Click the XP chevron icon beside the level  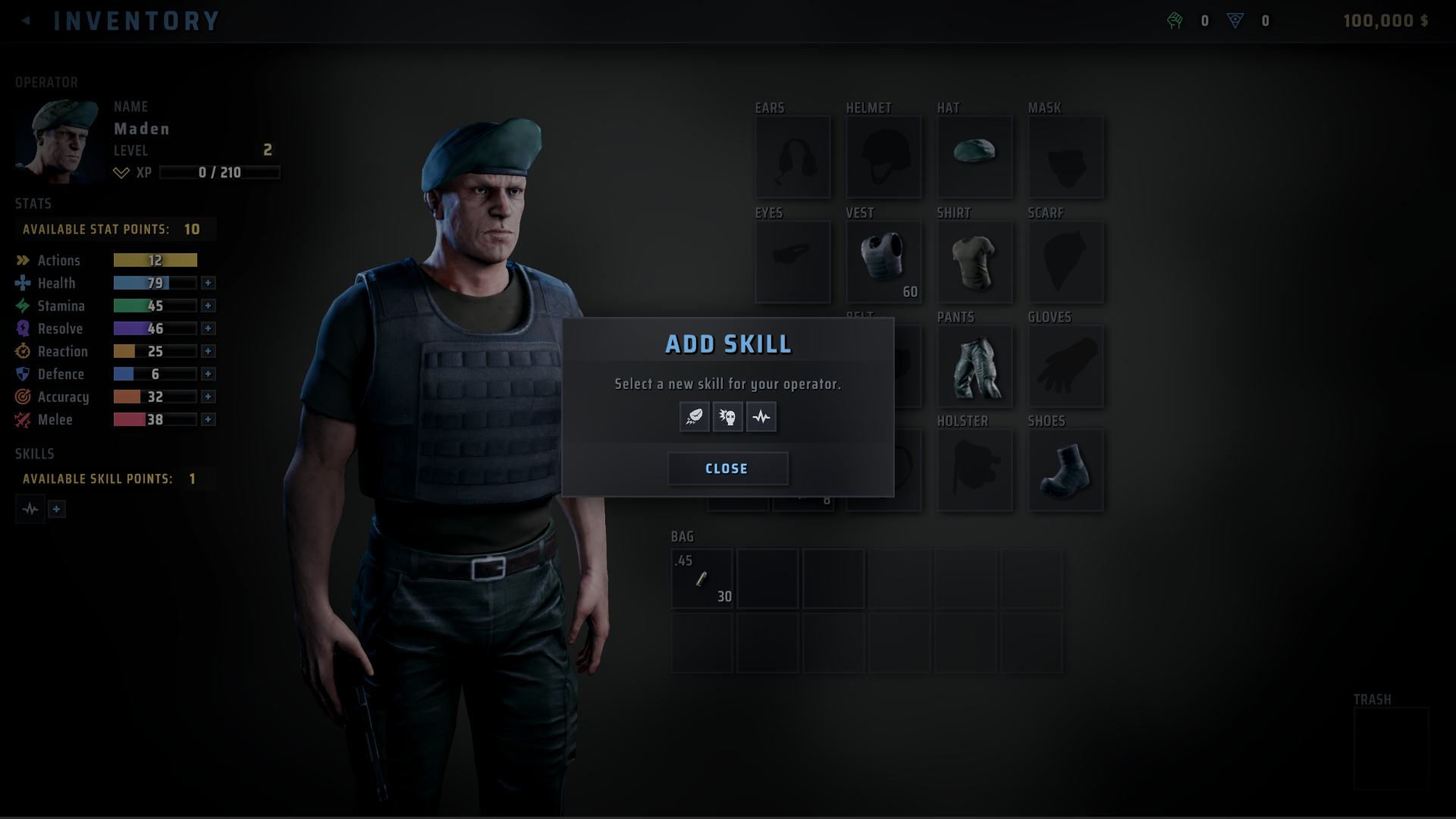click(x=120, y=173)
